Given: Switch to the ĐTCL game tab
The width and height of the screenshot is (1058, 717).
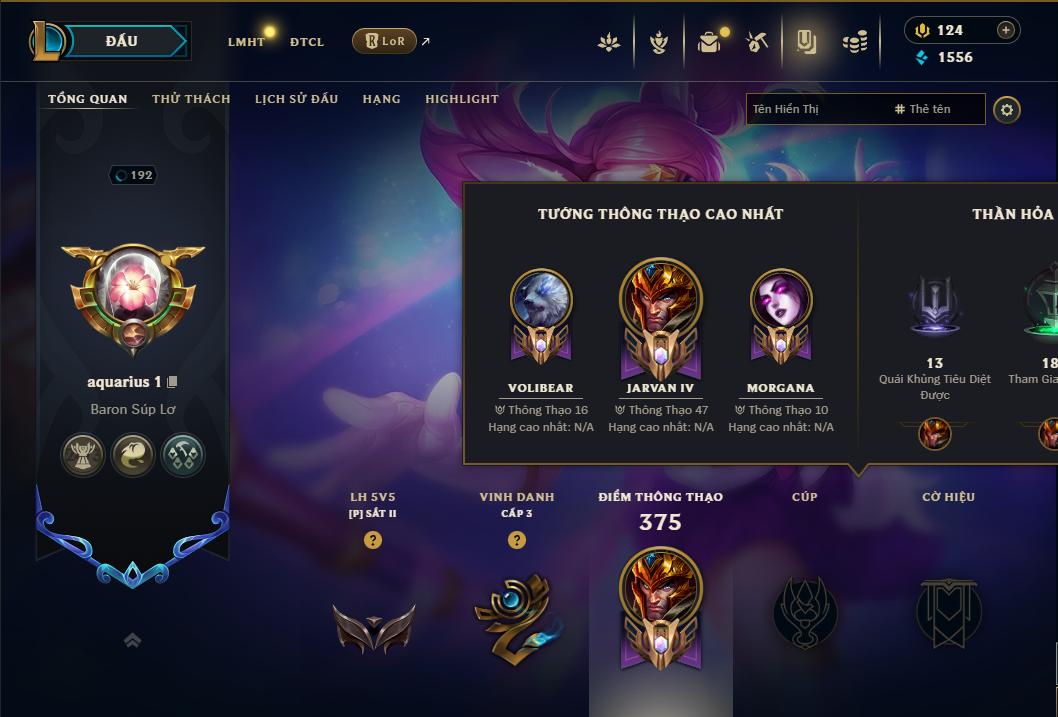Looking at the screenshot, I should click(x=307, y=42).
